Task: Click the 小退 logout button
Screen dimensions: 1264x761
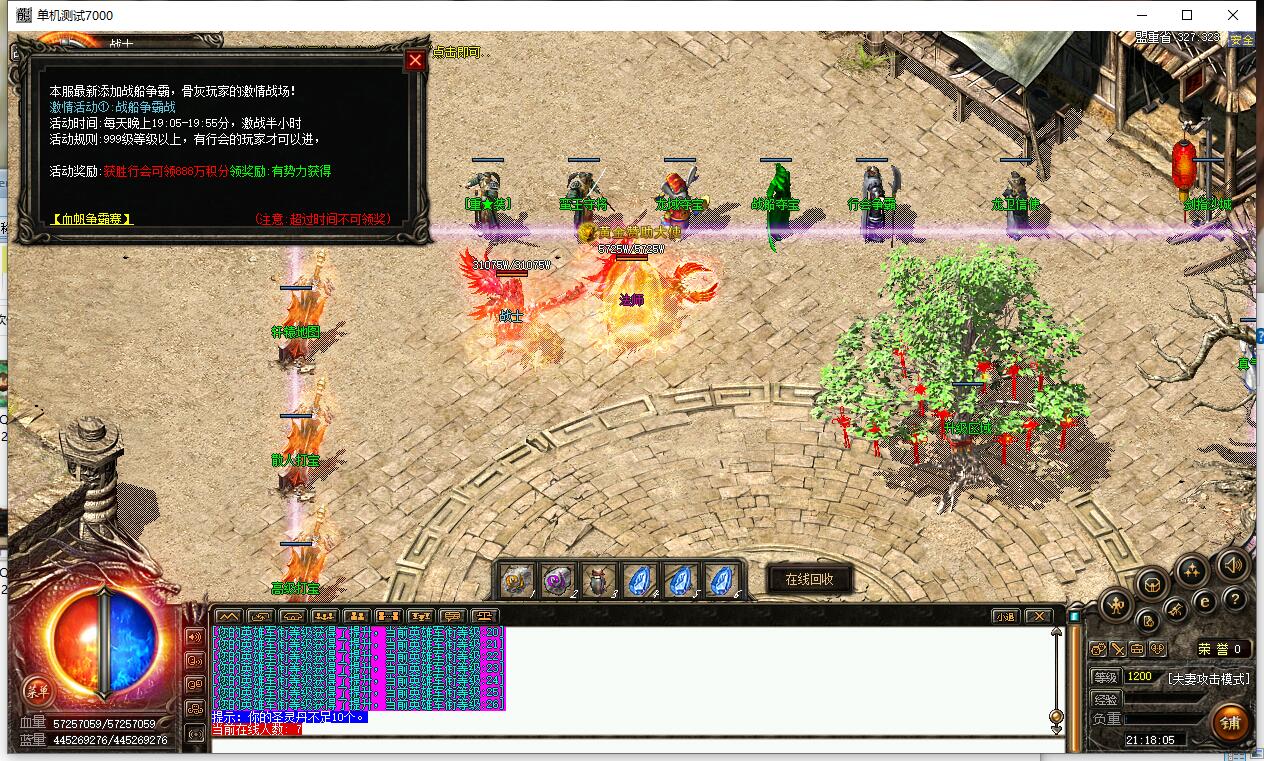Action: pos(1004,616)
